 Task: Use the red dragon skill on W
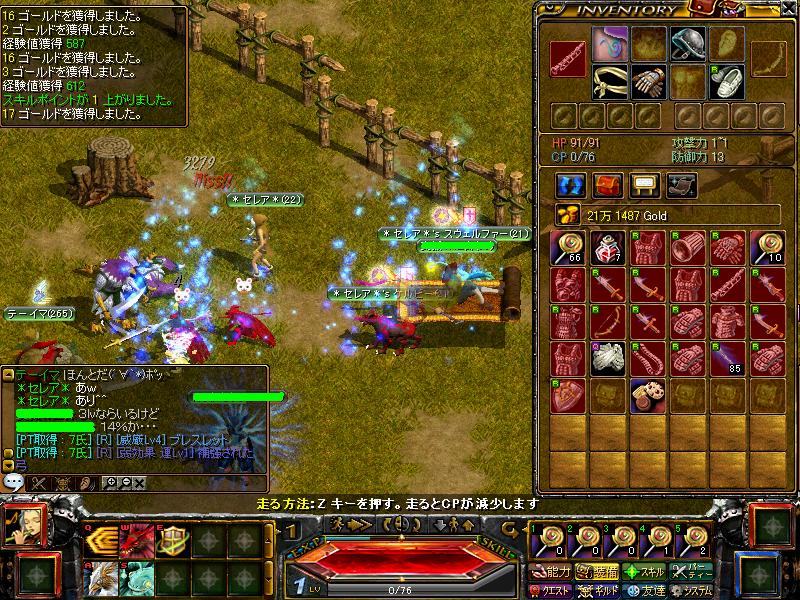(136, 540)
